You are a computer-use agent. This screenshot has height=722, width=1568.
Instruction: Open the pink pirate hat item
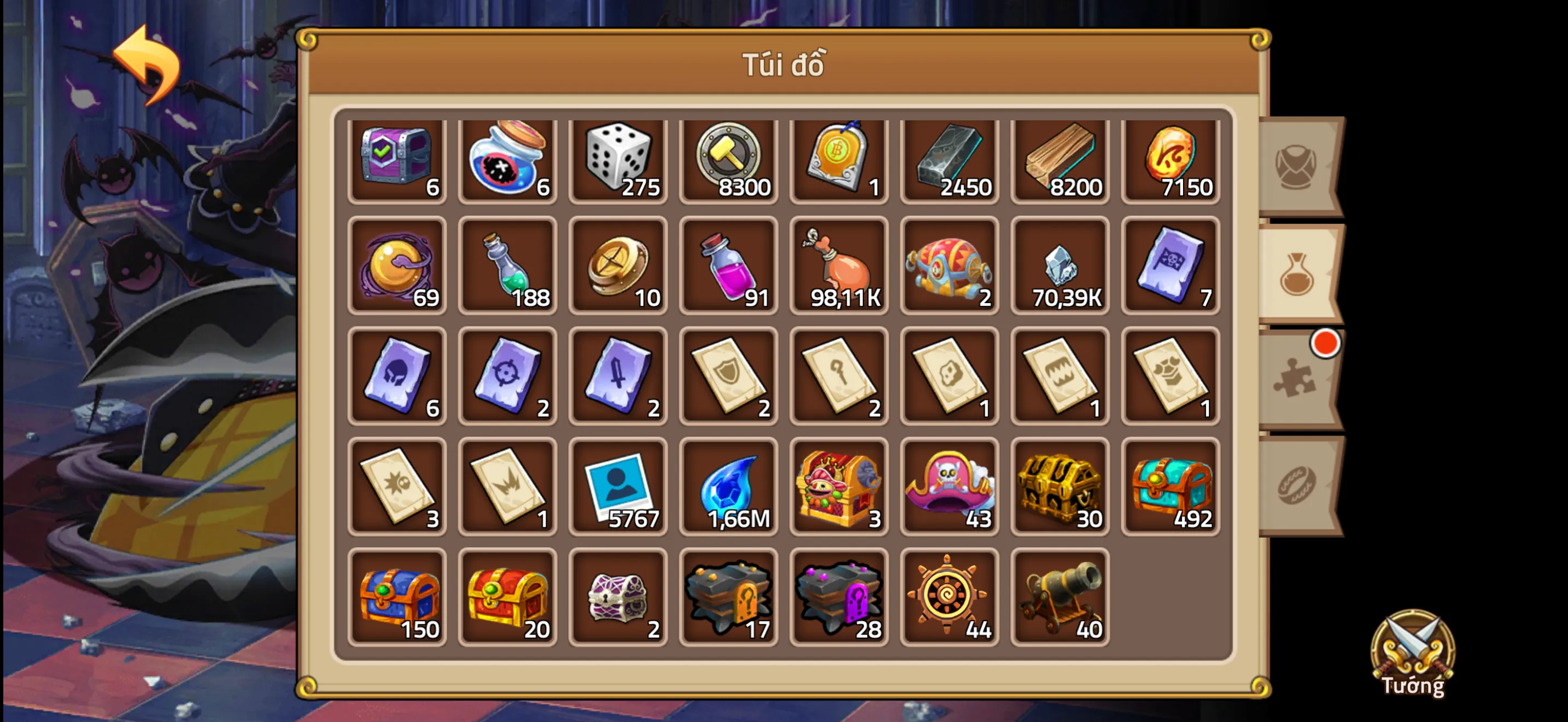tap(950, 487)
